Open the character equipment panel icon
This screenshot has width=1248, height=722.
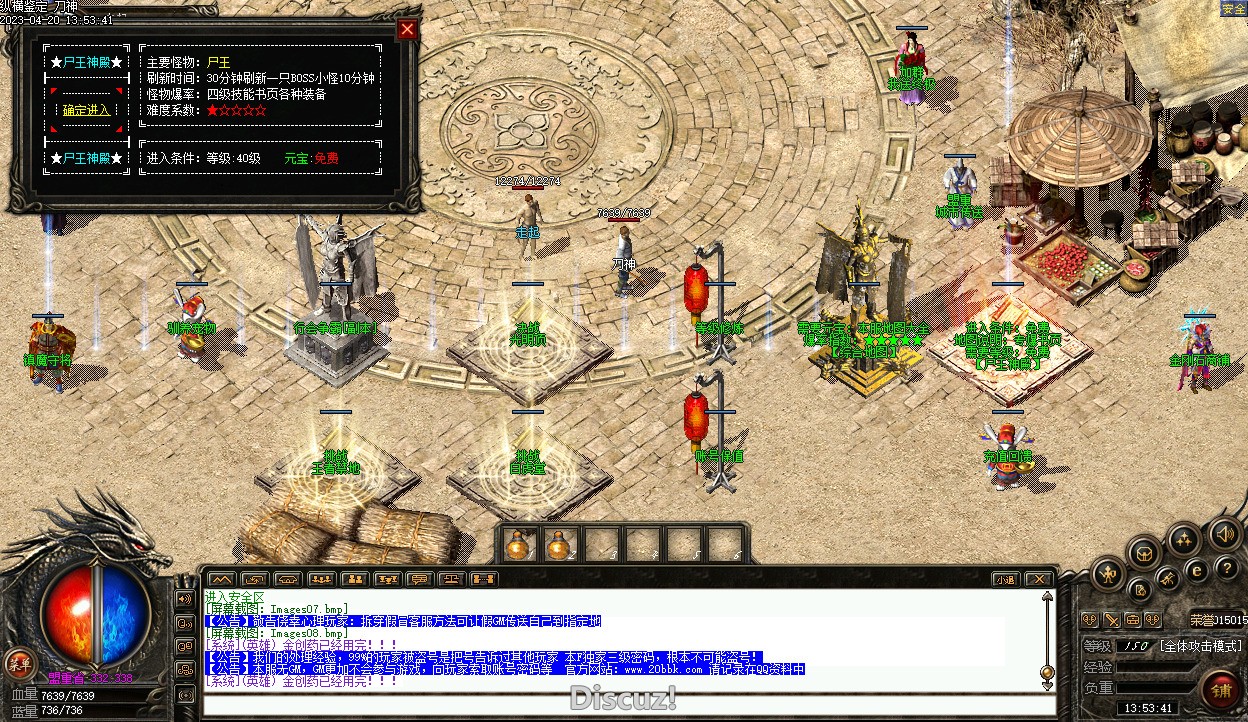click(x=1109, y=574)
